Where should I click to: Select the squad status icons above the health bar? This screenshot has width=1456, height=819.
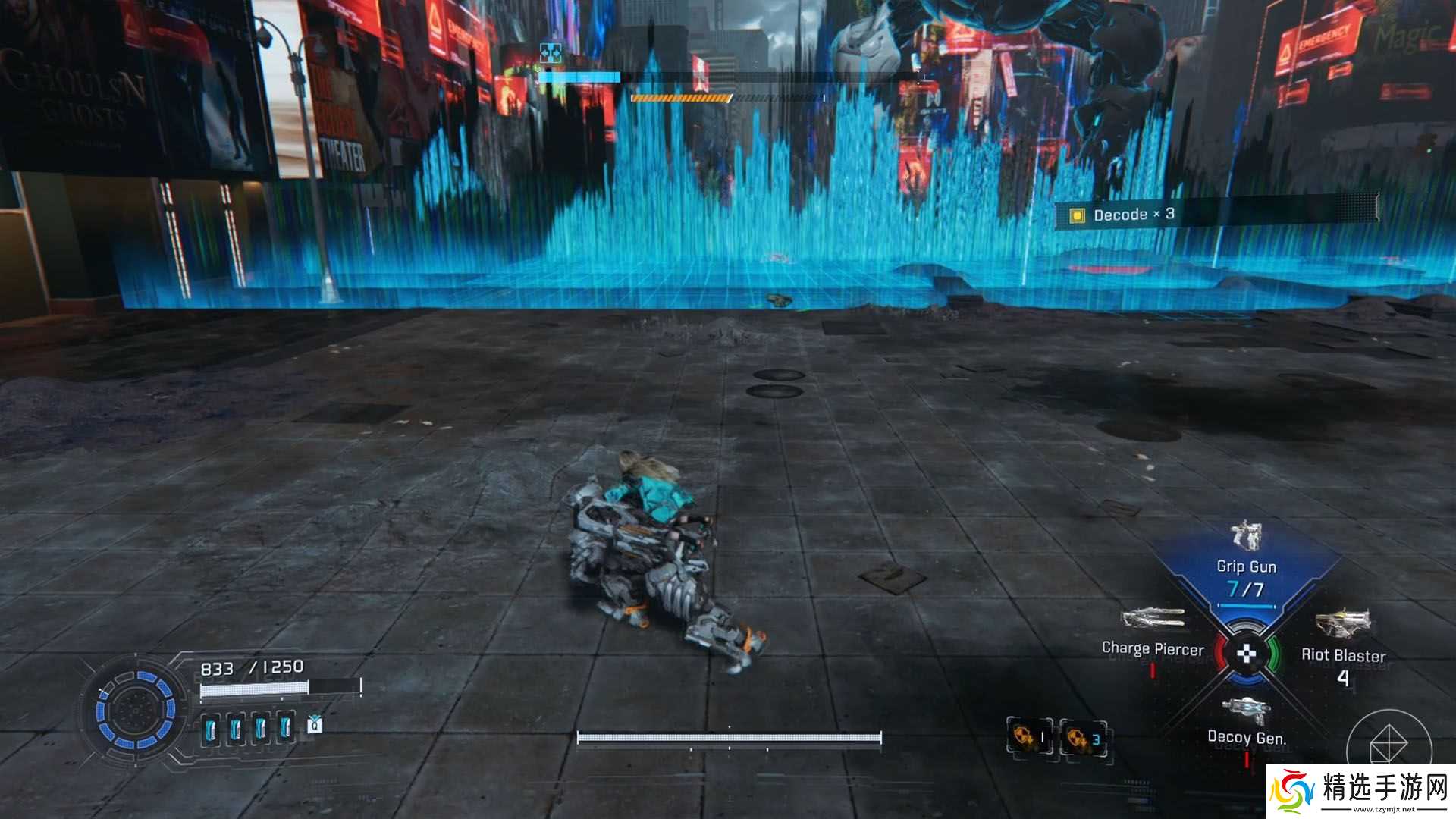550,52
